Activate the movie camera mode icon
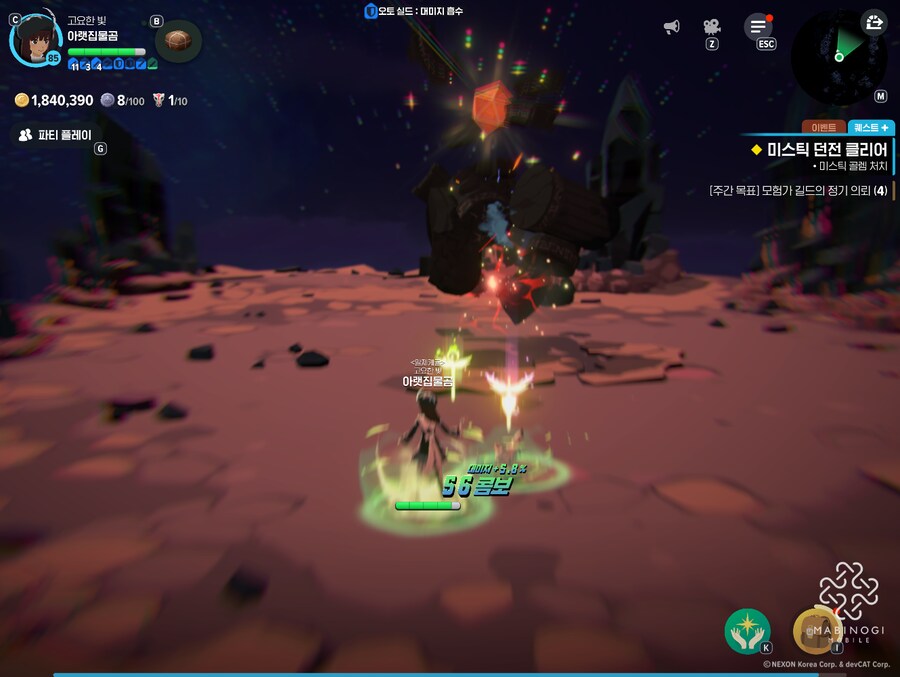Image resolution: width=900 pixels, height=677 pixels. (711, 27)
